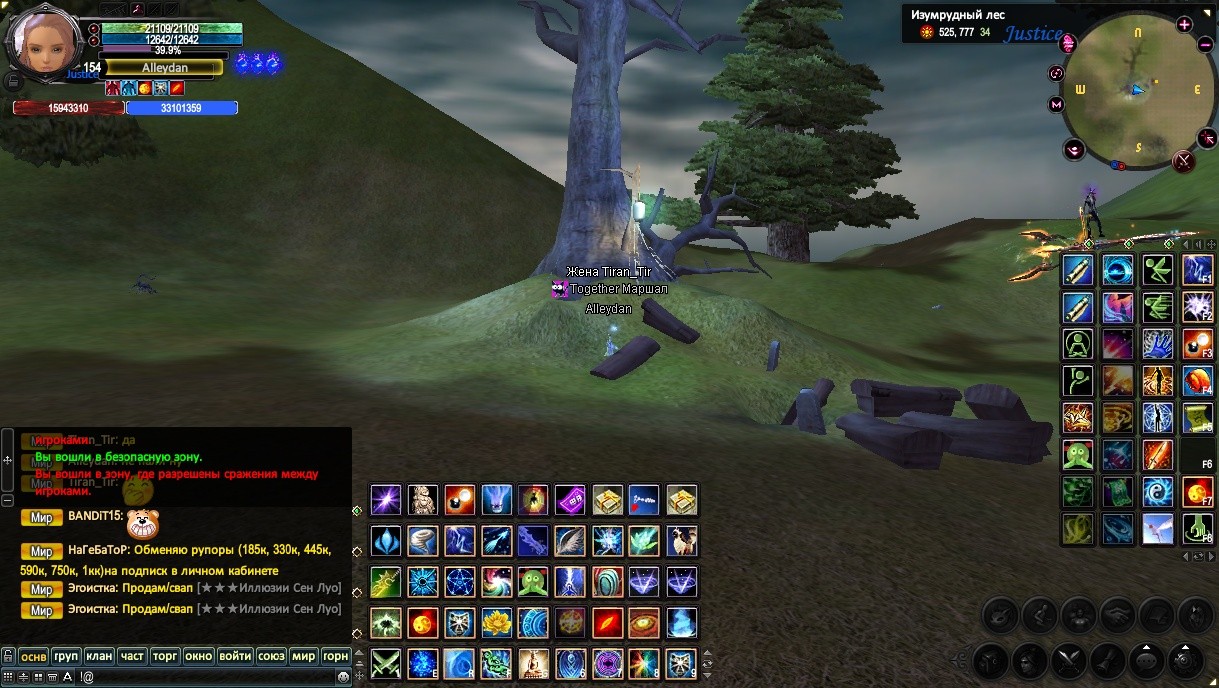This screenshot has width=1219, height=688.
Task: Use the purple ticket item slot
Action: pyautogui.click(x=570, y=499)
